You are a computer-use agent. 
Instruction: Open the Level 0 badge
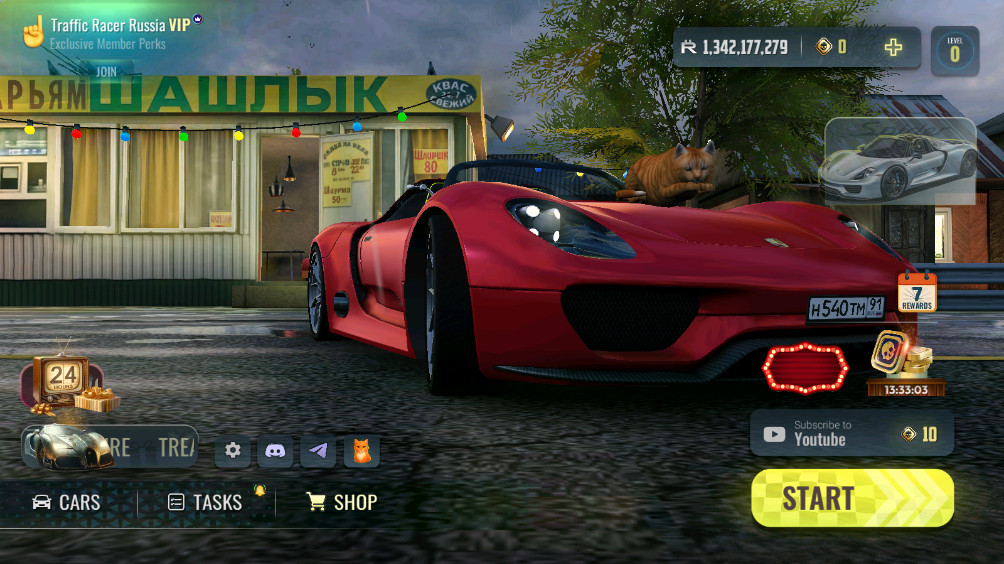pos(954,50)
